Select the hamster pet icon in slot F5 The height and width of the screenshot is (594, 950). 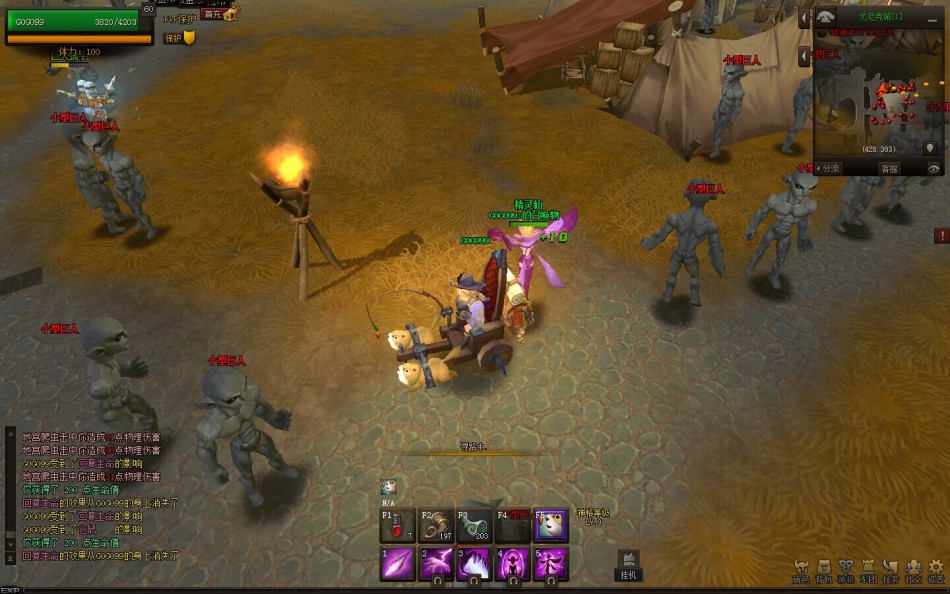pyautogui.click(x=551, y=526)
